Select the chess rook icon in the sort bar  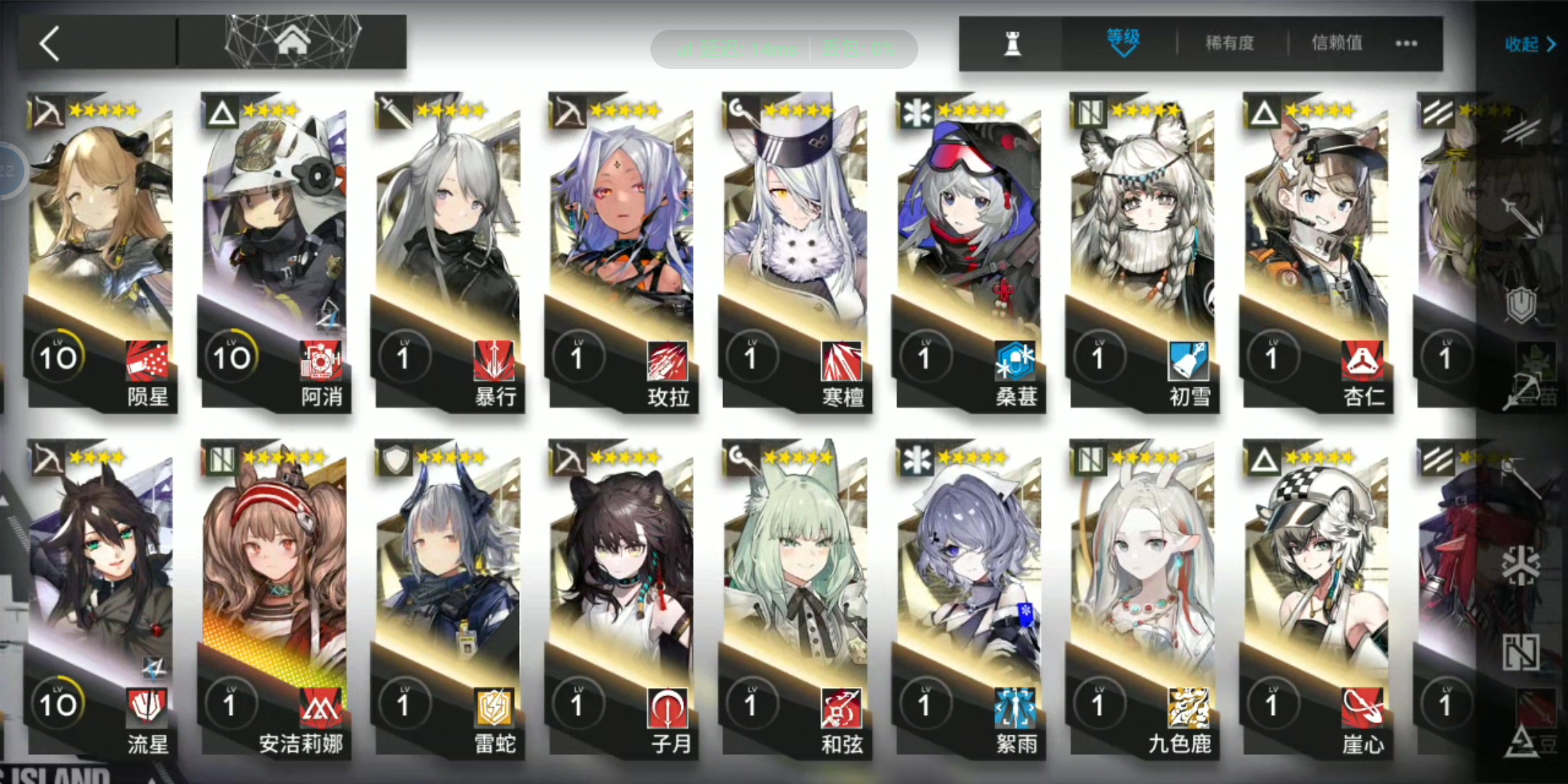(1013, 43)
